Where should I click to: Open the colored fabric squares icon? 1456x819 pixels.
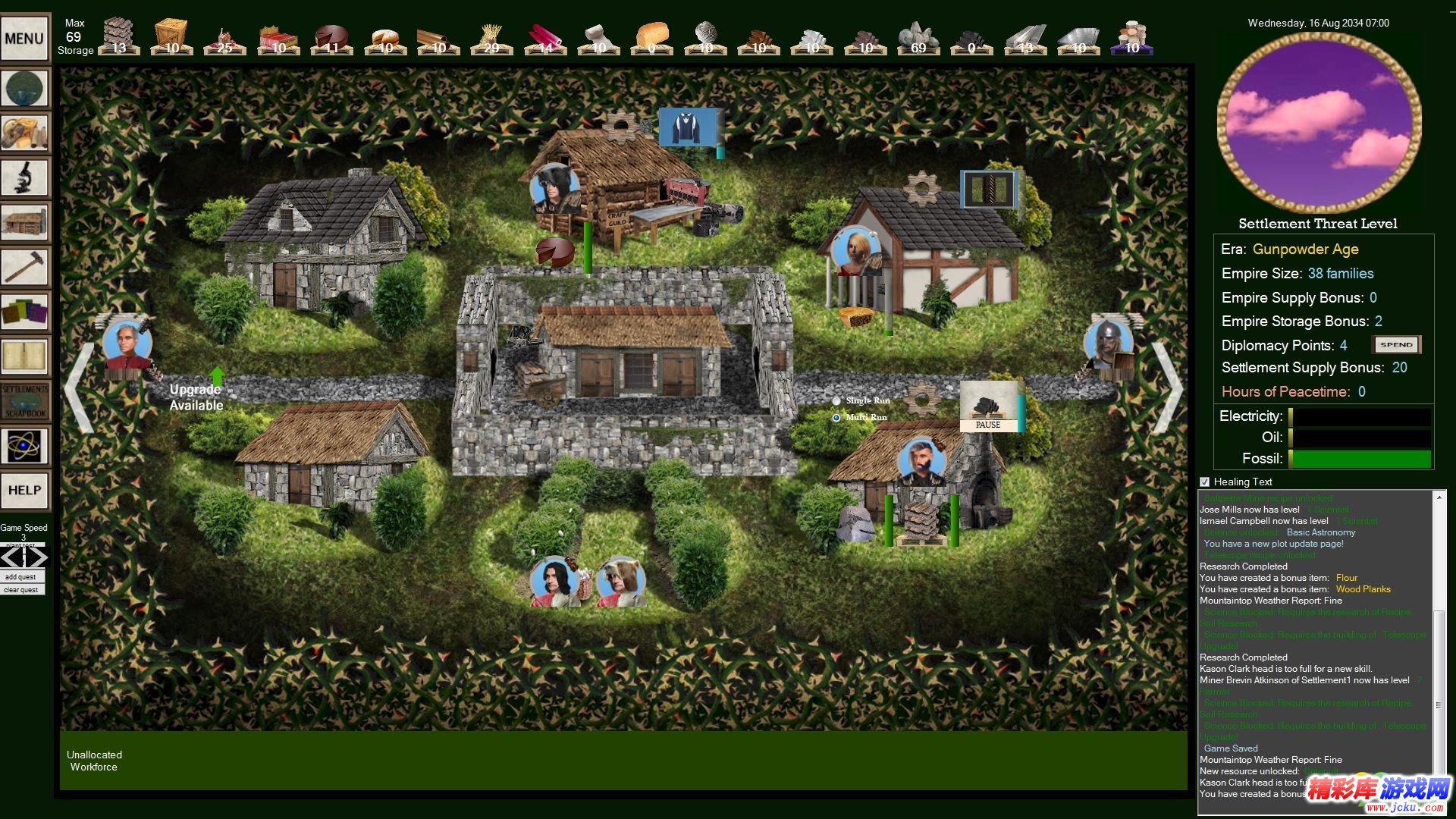coord(25,312)
